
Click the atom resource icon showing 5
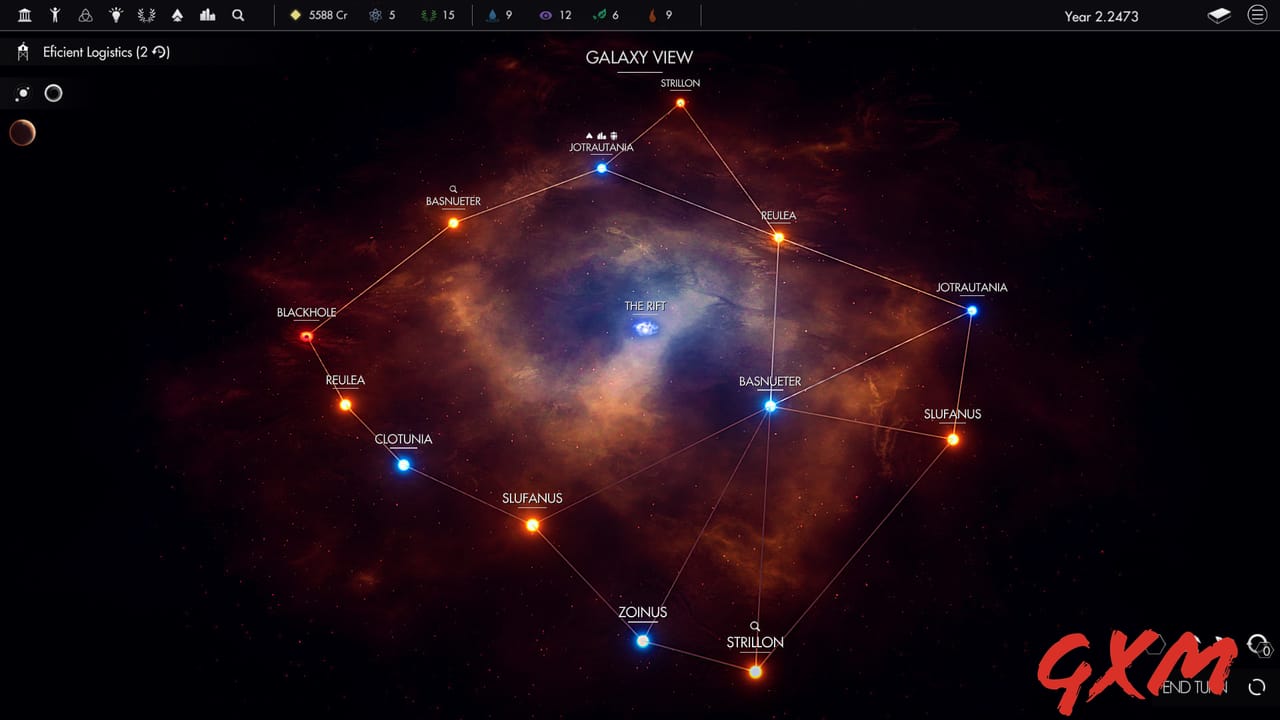(x=375, y=15)
